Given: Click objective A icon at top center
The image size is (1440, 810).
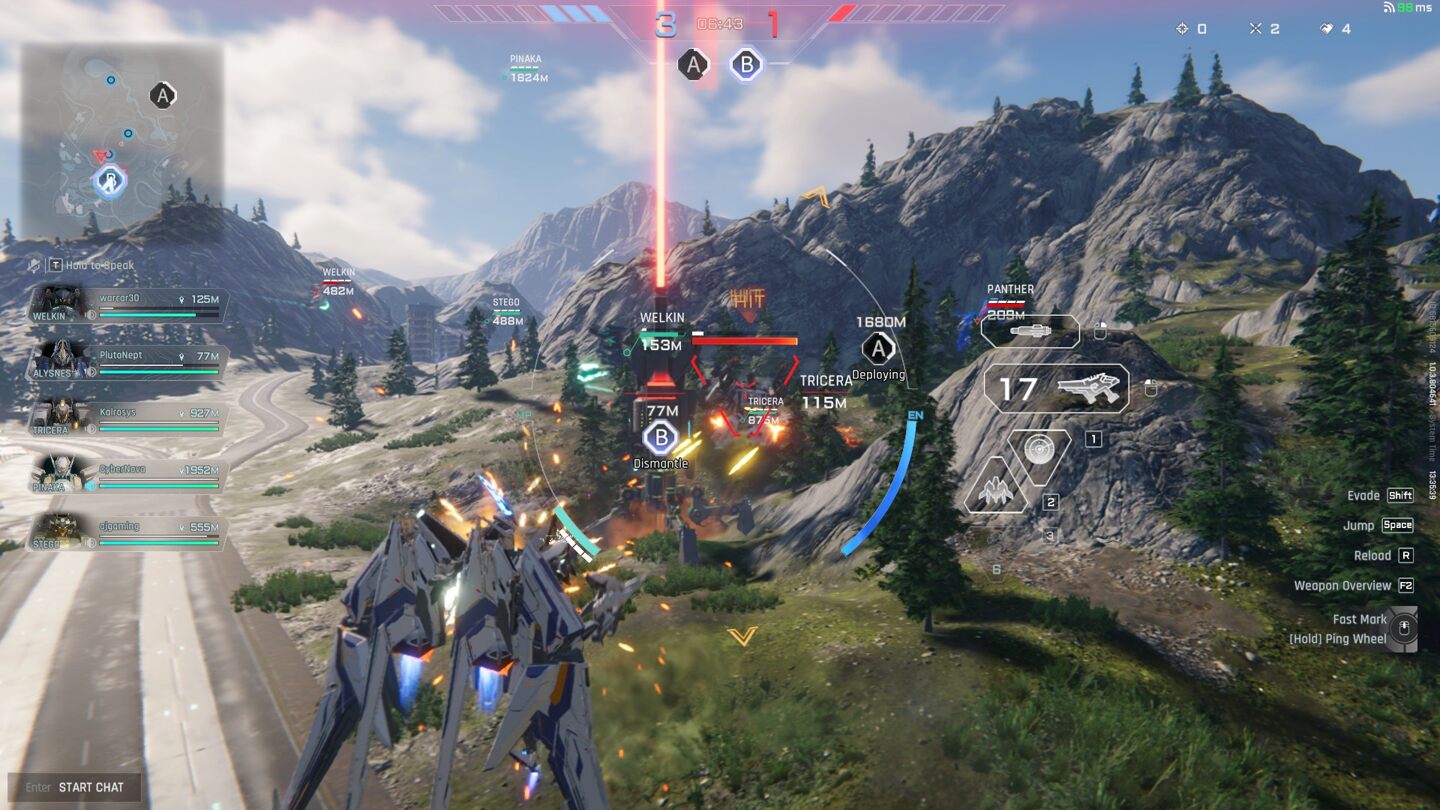Looking at the screenshot, I should click(x=693, y=65).
